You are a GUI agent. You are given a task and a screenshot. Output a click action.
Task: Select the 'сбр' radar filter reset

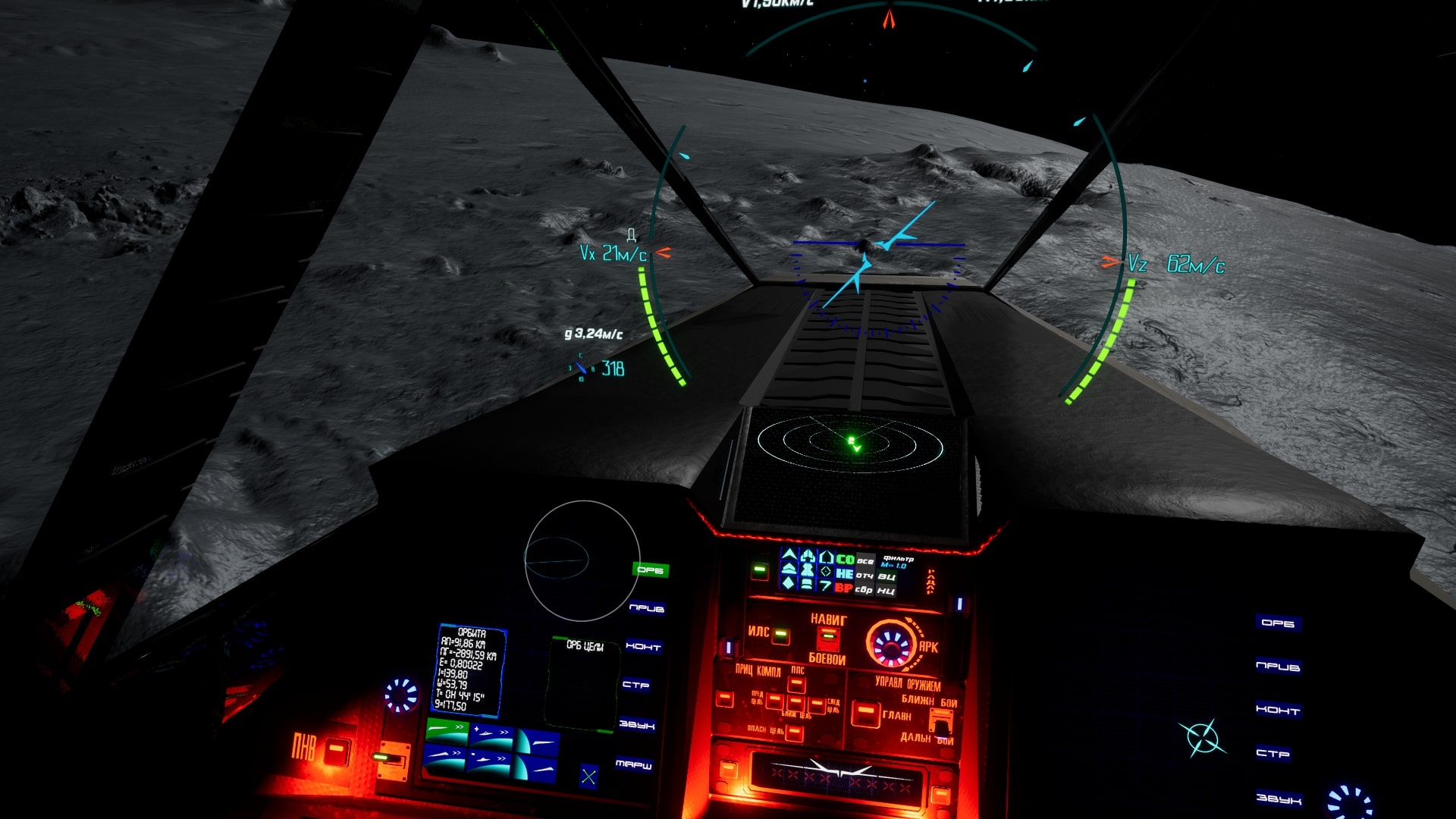[x=864, y=589]
